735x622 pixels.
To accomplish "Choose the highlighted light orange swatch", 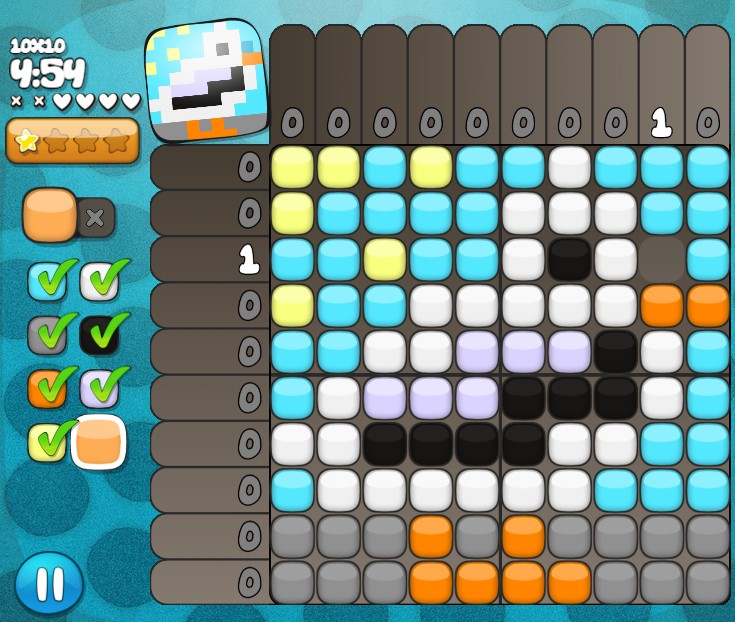I will (99, 441).
